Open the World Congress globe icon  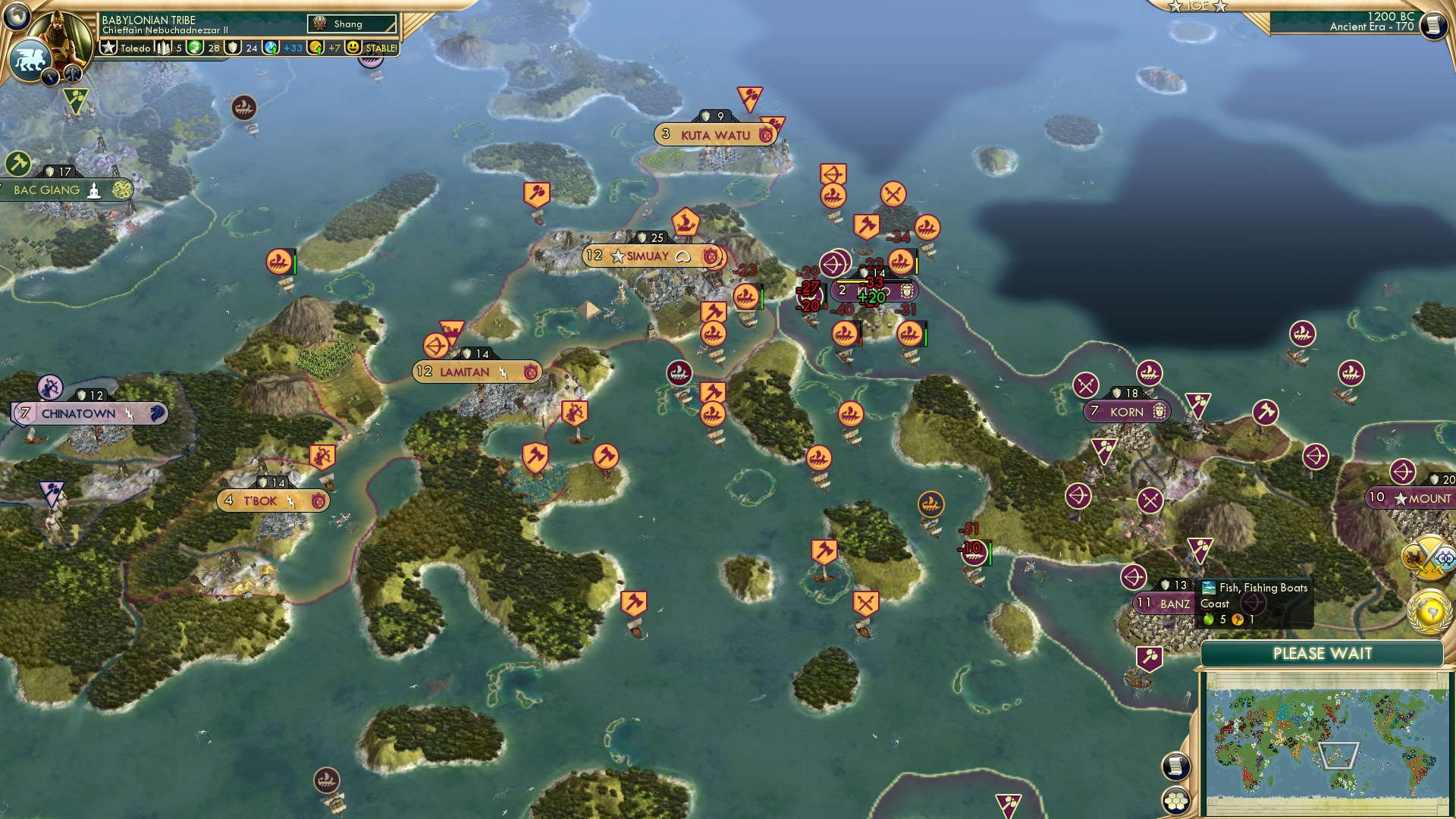click(x=1429, y=610)
